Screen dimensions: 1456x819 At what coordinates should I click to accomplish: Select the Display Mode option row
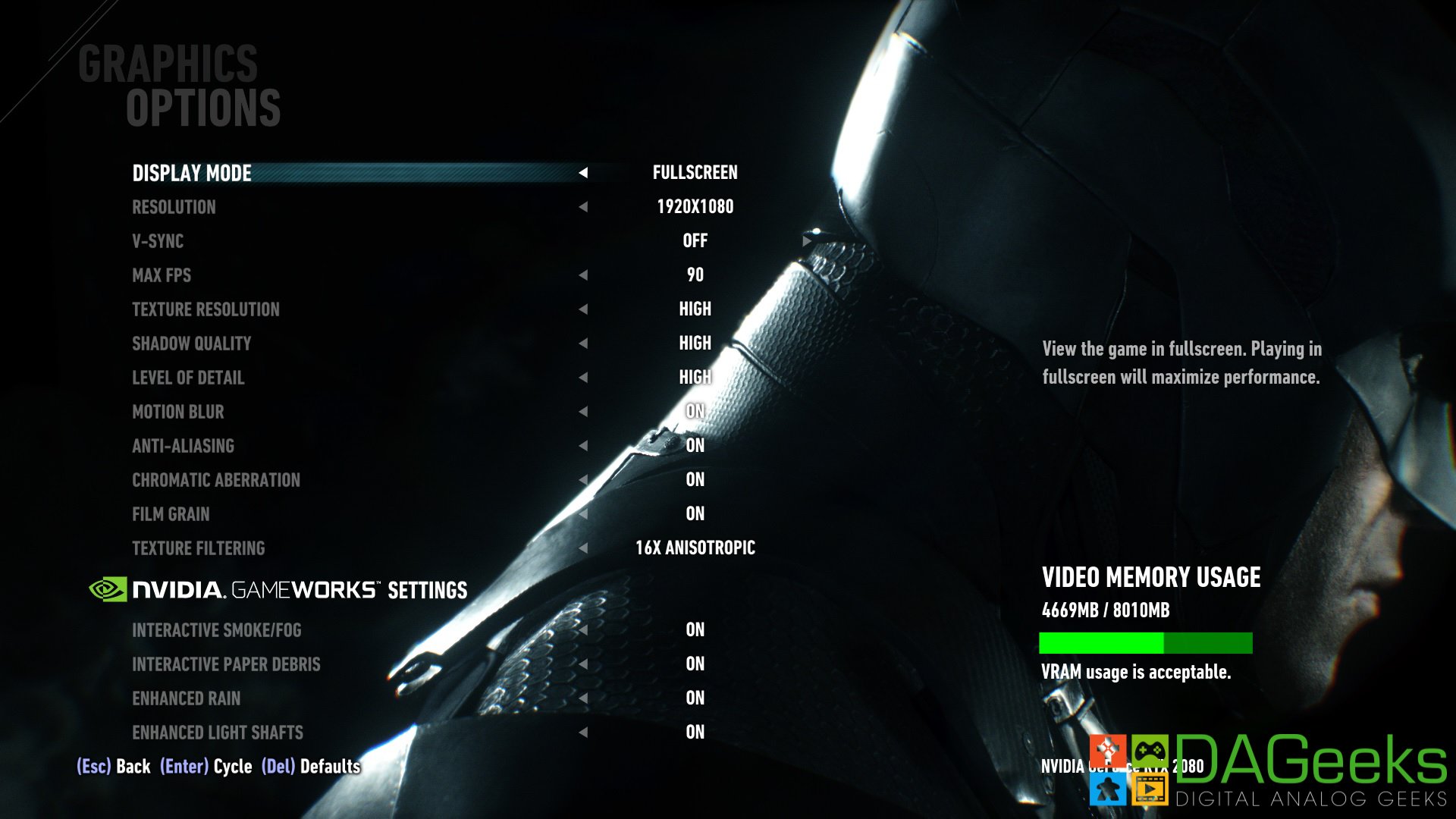point(192,173)
